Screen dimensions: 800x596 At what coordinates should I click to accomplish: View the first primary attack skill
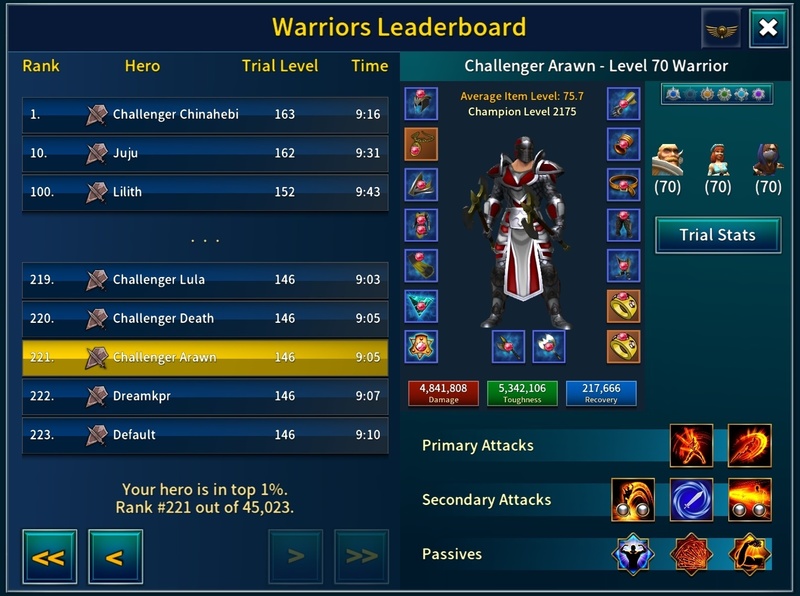click(692, 446)
